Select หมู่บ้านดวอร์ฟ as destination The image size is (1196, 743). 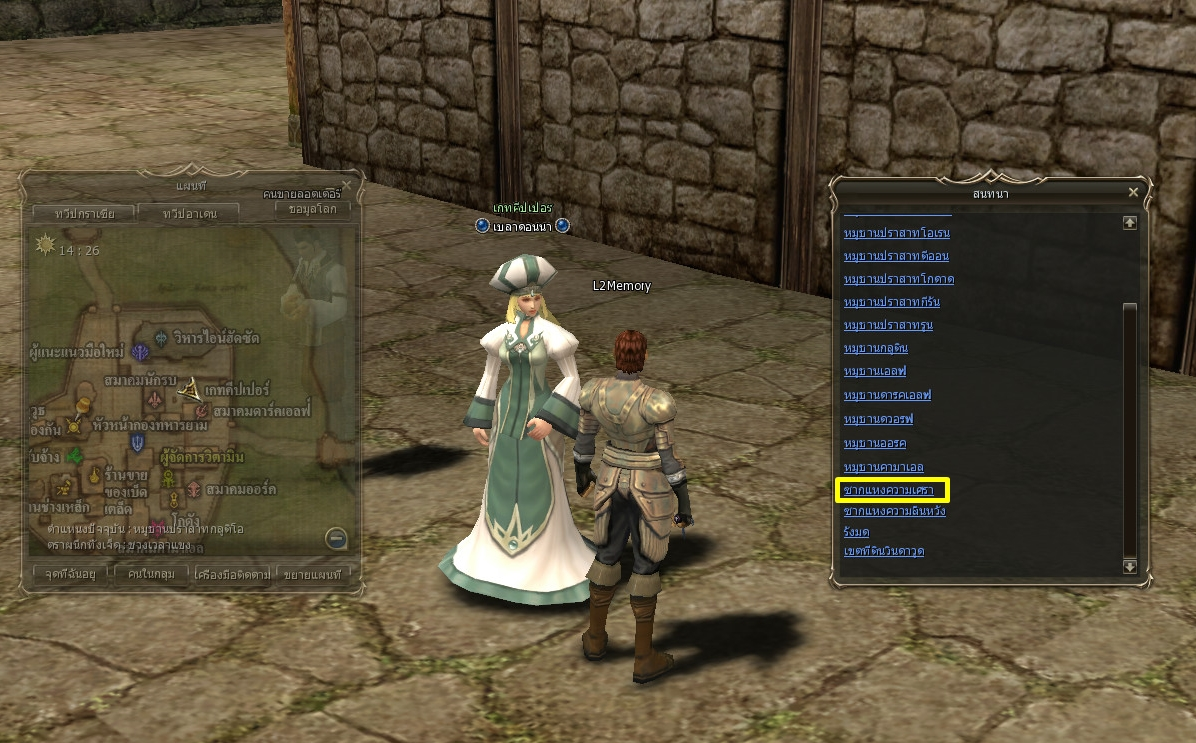878,419
